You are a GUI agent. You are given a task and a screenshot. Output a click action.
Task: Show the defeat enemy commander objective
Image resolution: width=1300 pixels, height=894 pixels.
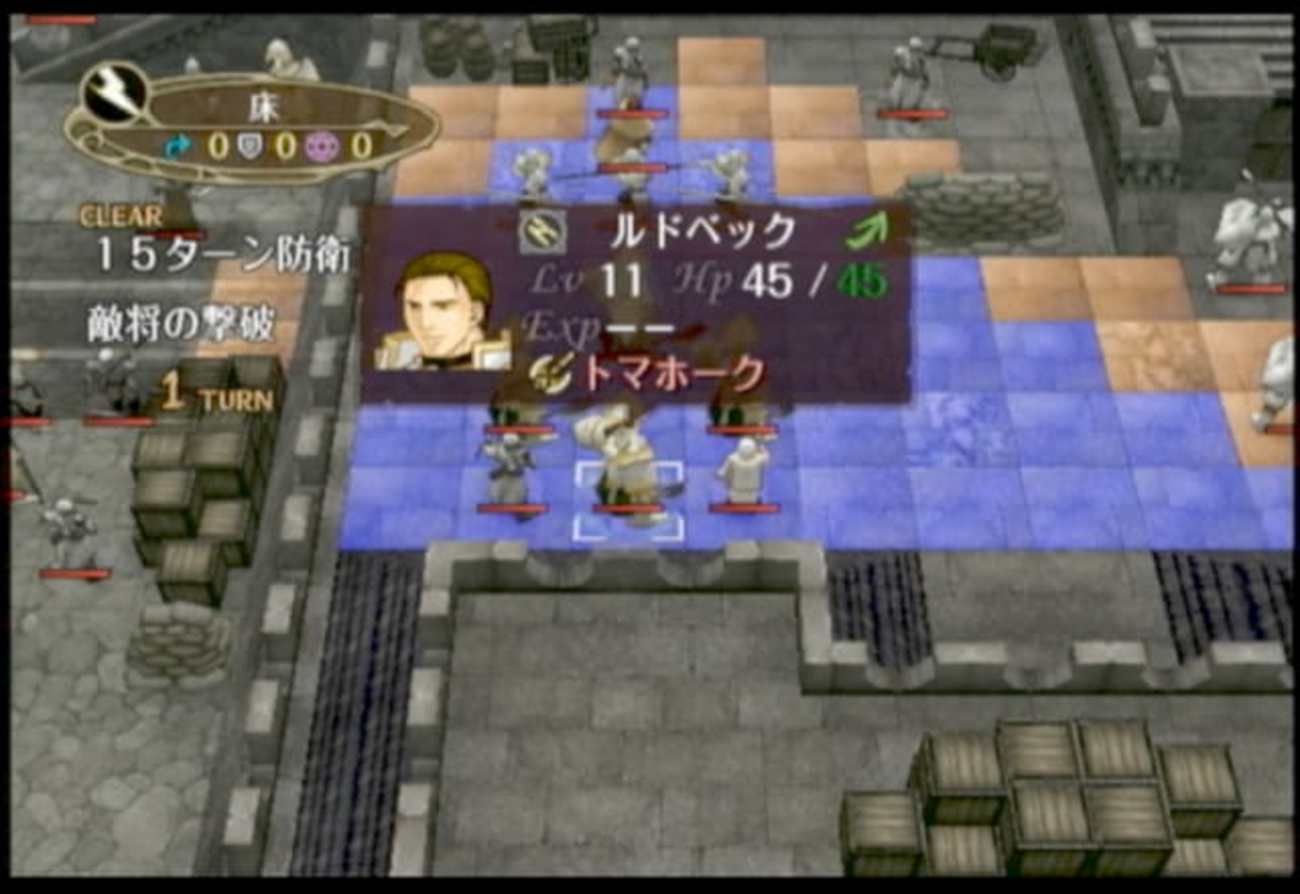point(180,327)
